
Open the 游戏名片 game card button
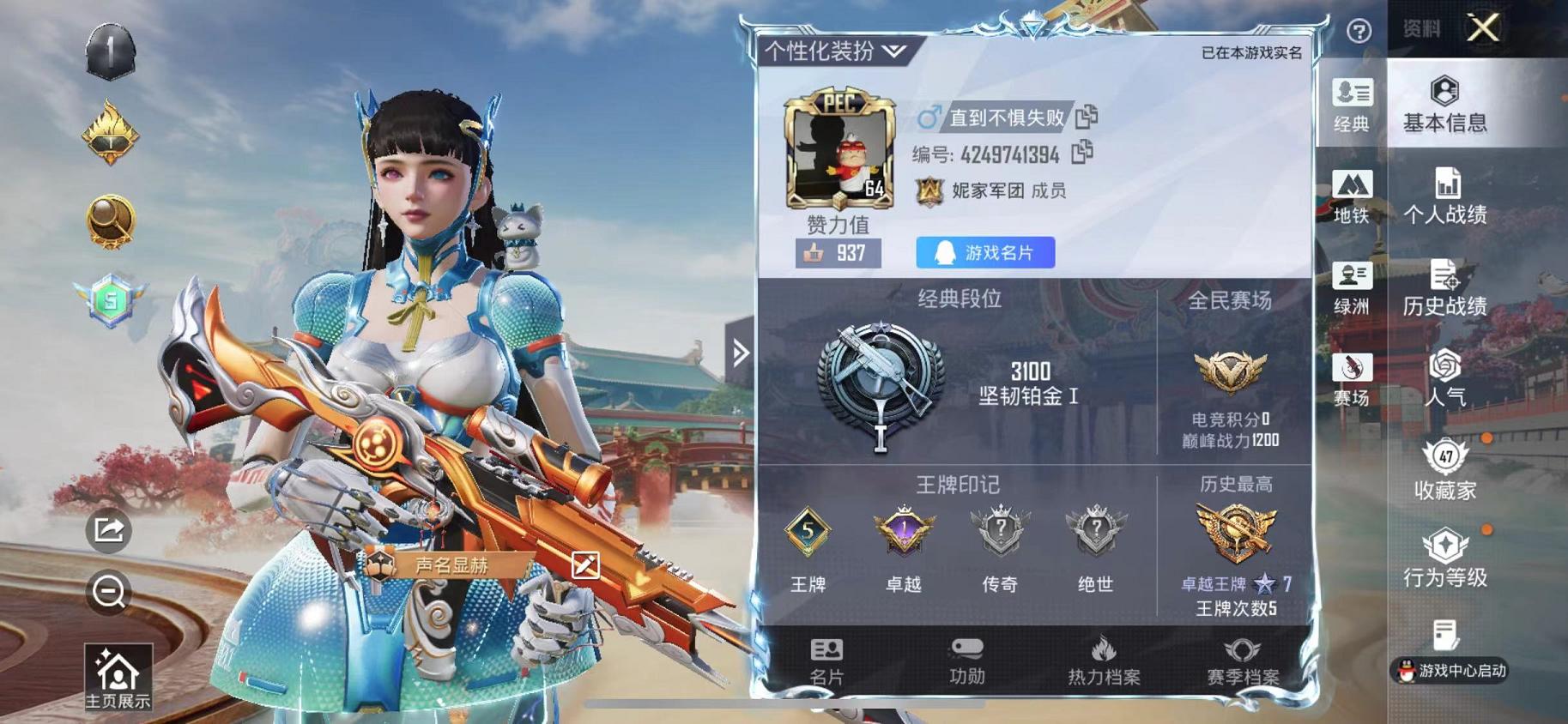pyautogui.click(x=985, y=252)
